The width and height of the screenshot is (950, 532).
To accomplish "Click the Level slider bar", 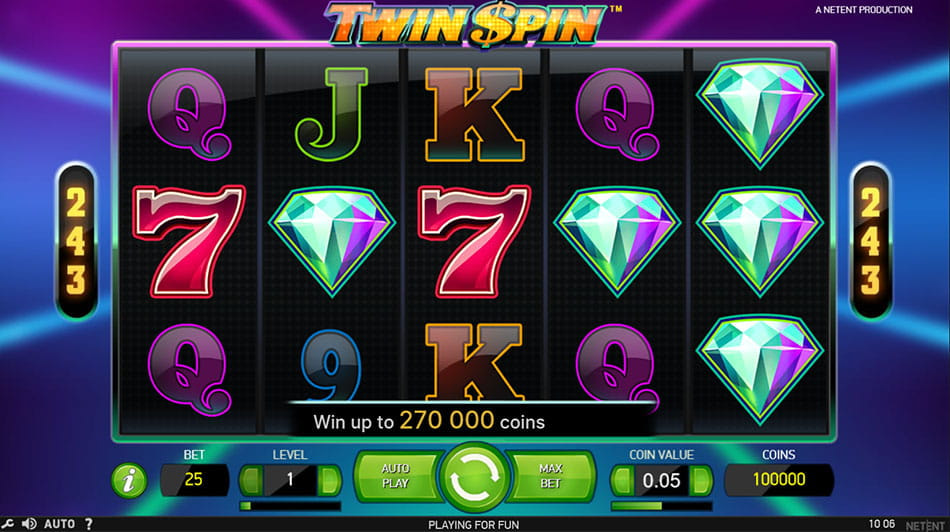I will [x=290, y=506].
